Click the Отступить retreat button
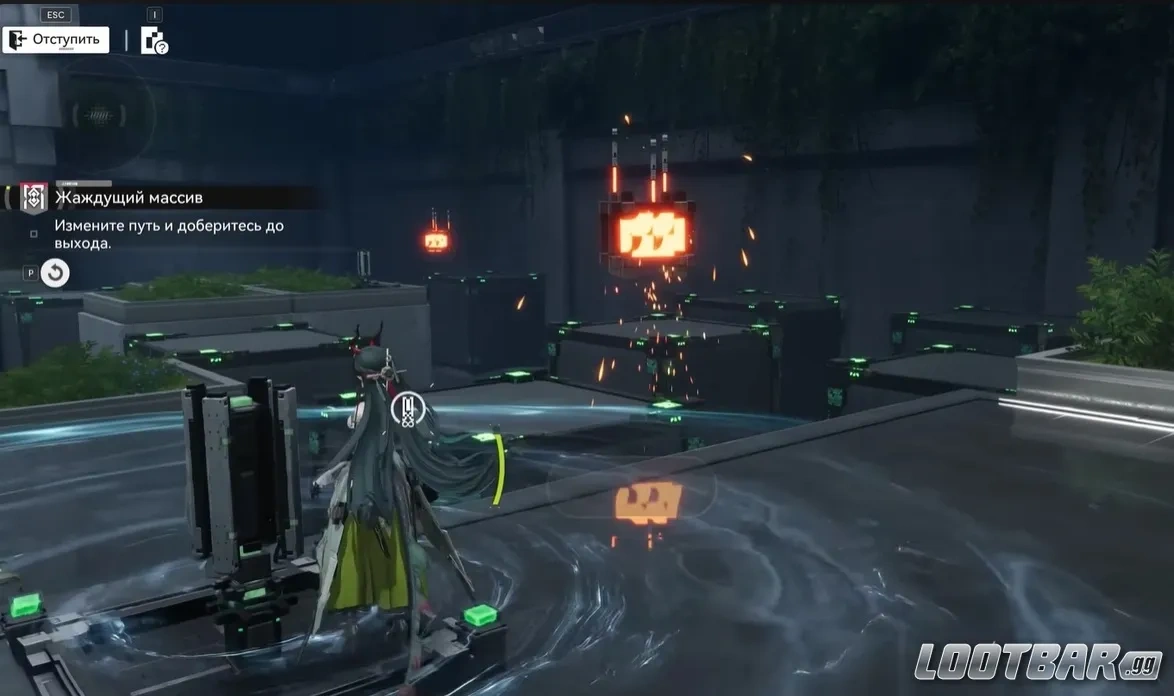The image size is (1174, 696). tap(56, 40)
